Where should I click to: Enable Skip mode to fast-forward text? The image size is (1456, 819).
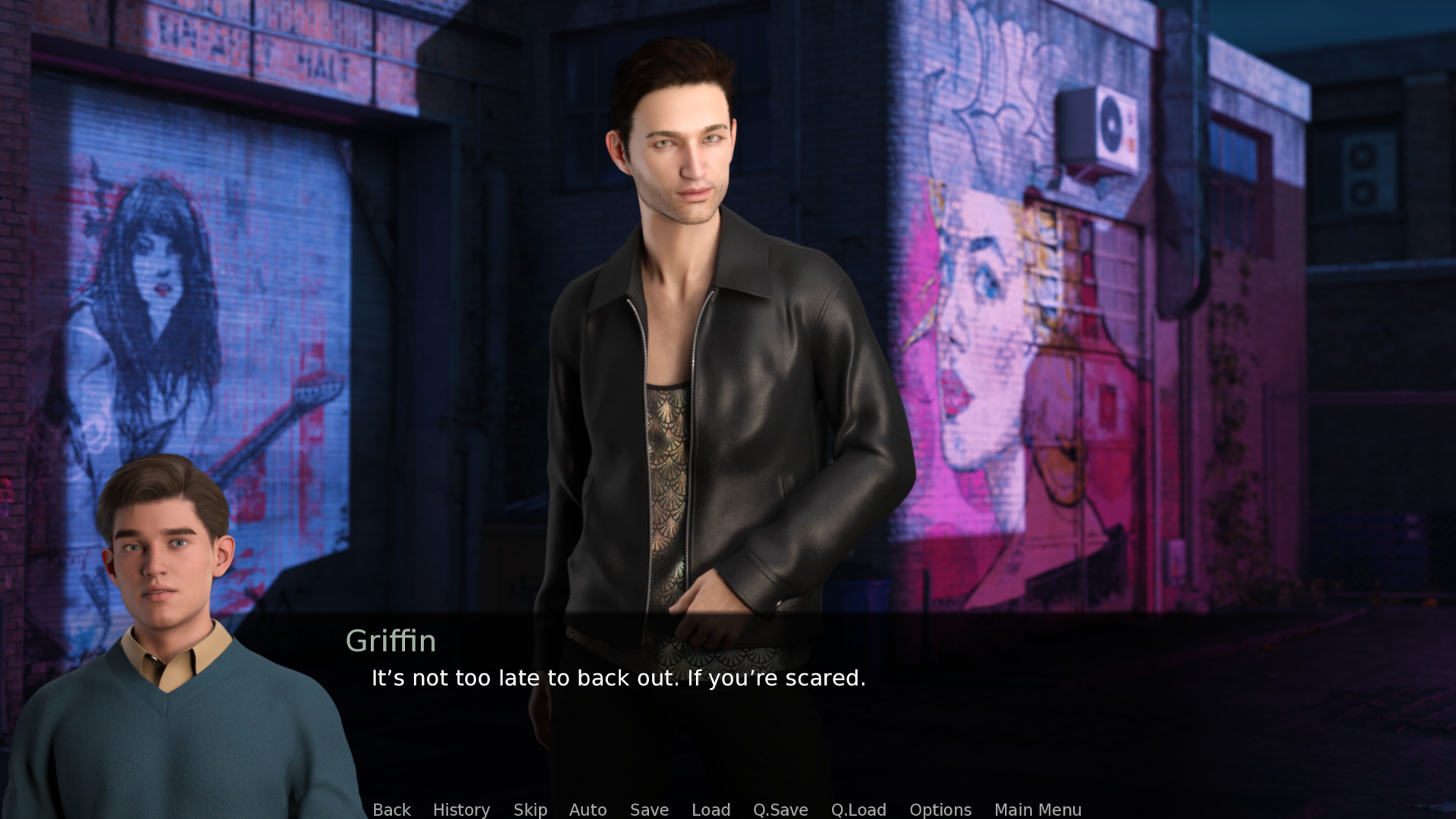click(530, 810)
